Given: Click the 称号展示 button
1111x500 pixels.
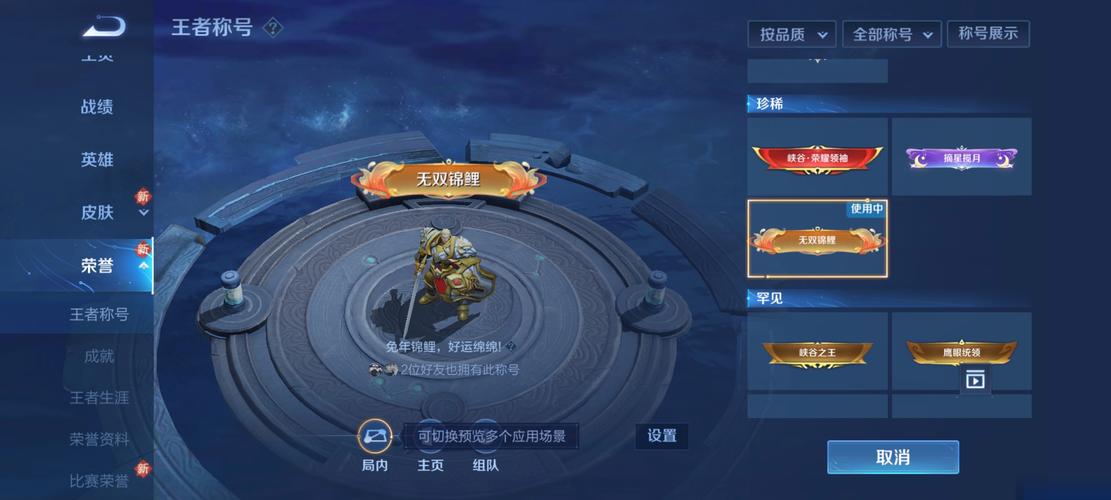Looking at the screenshot, I should (x=988, y=34).
